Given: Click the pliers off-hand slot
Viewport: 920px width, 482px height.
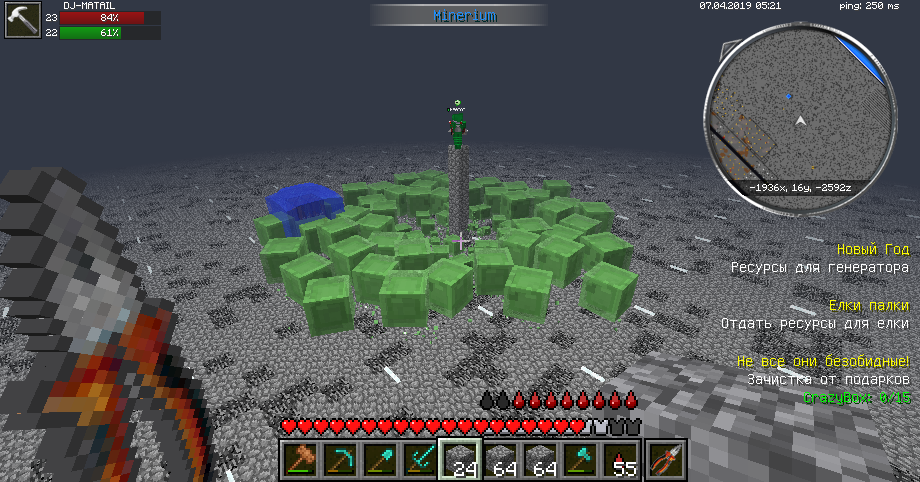Looking at the screenshot, I should tap(666, 459).
